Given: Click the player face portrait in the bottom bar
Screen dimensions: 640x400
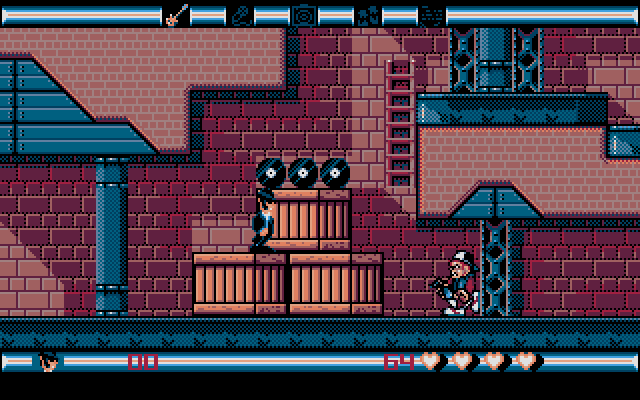Looking at the screenshot, I should [49, 360].
